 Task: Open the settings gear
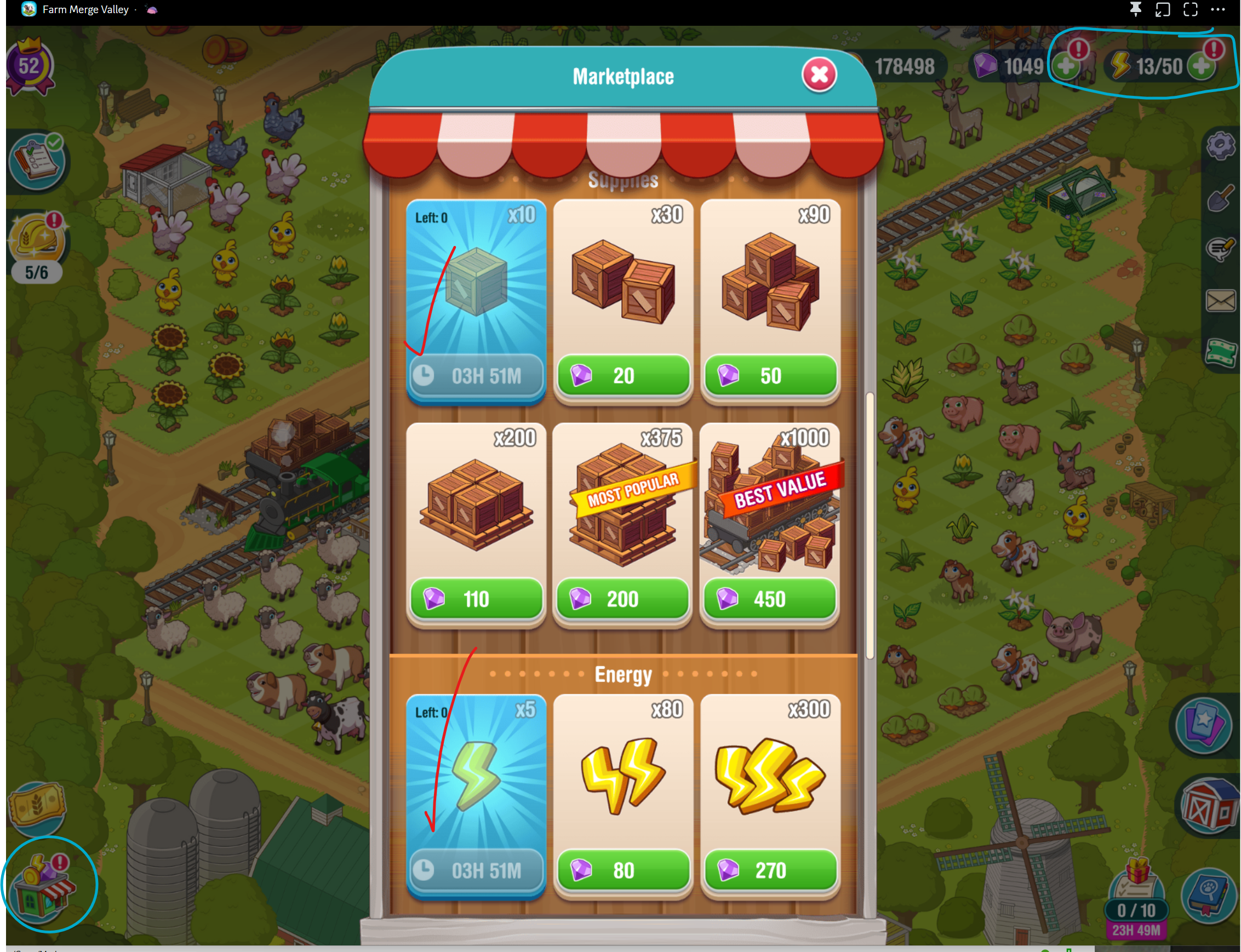click(1221, 146)
